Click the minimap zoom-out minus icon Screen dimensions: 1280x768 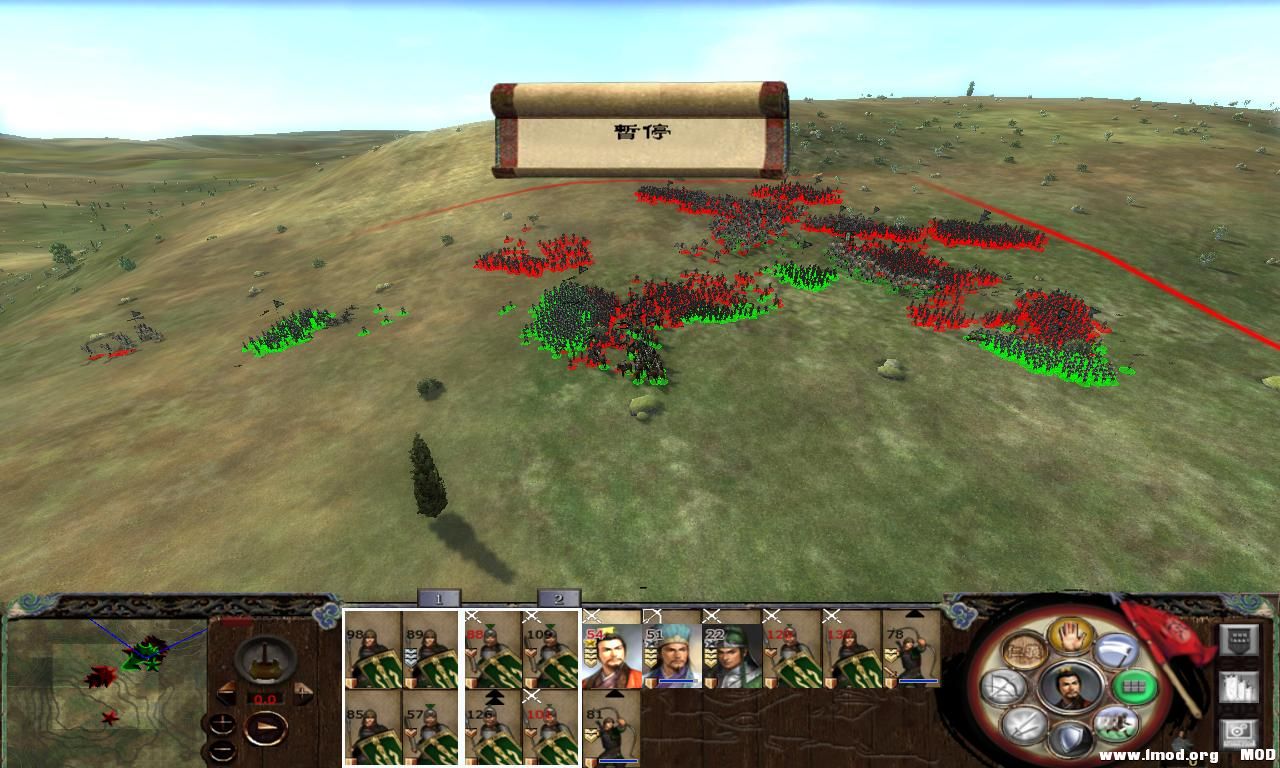222,750
